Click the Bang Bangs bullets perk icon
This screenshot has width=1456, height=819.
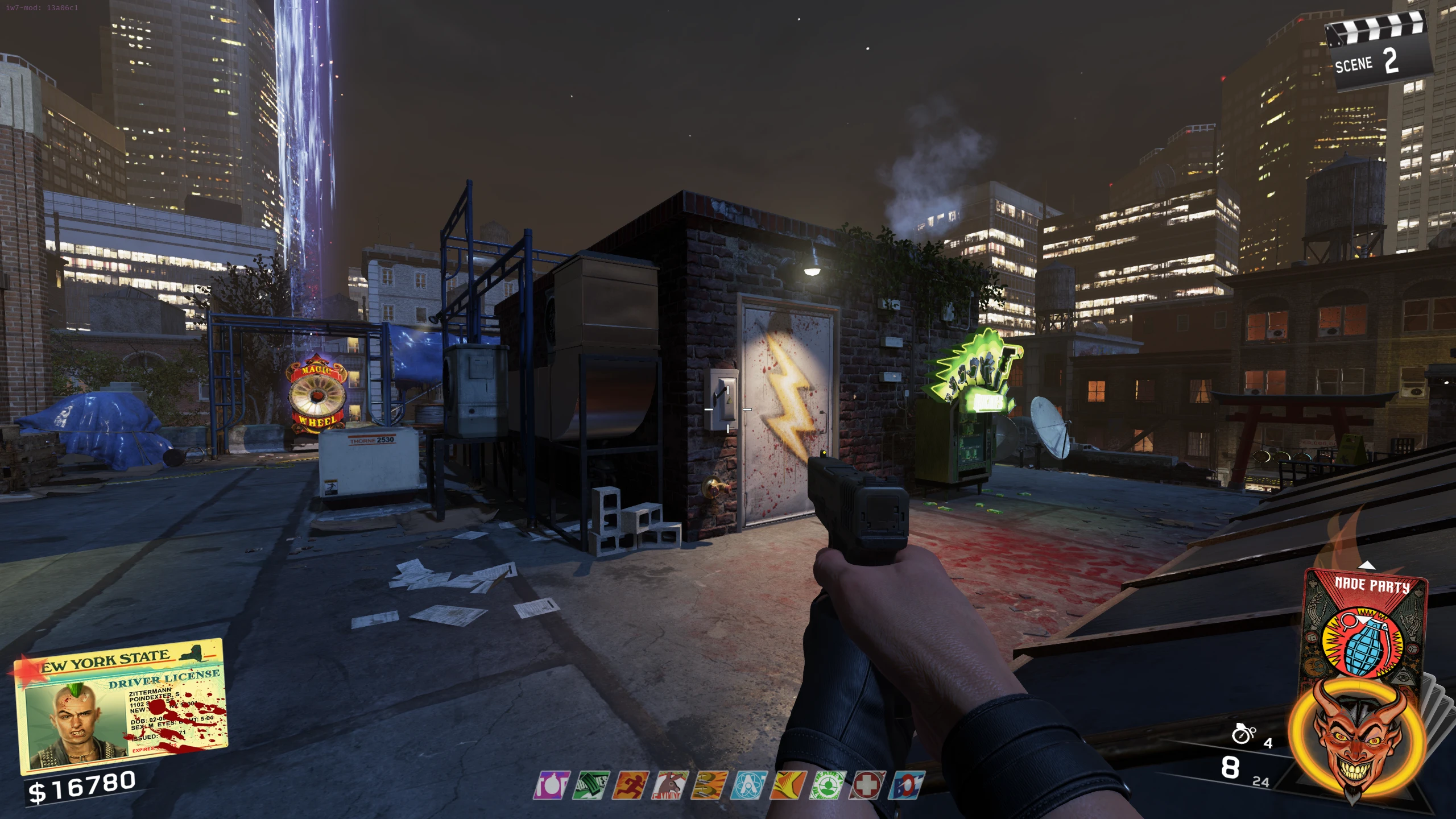[x=709, y=785]
